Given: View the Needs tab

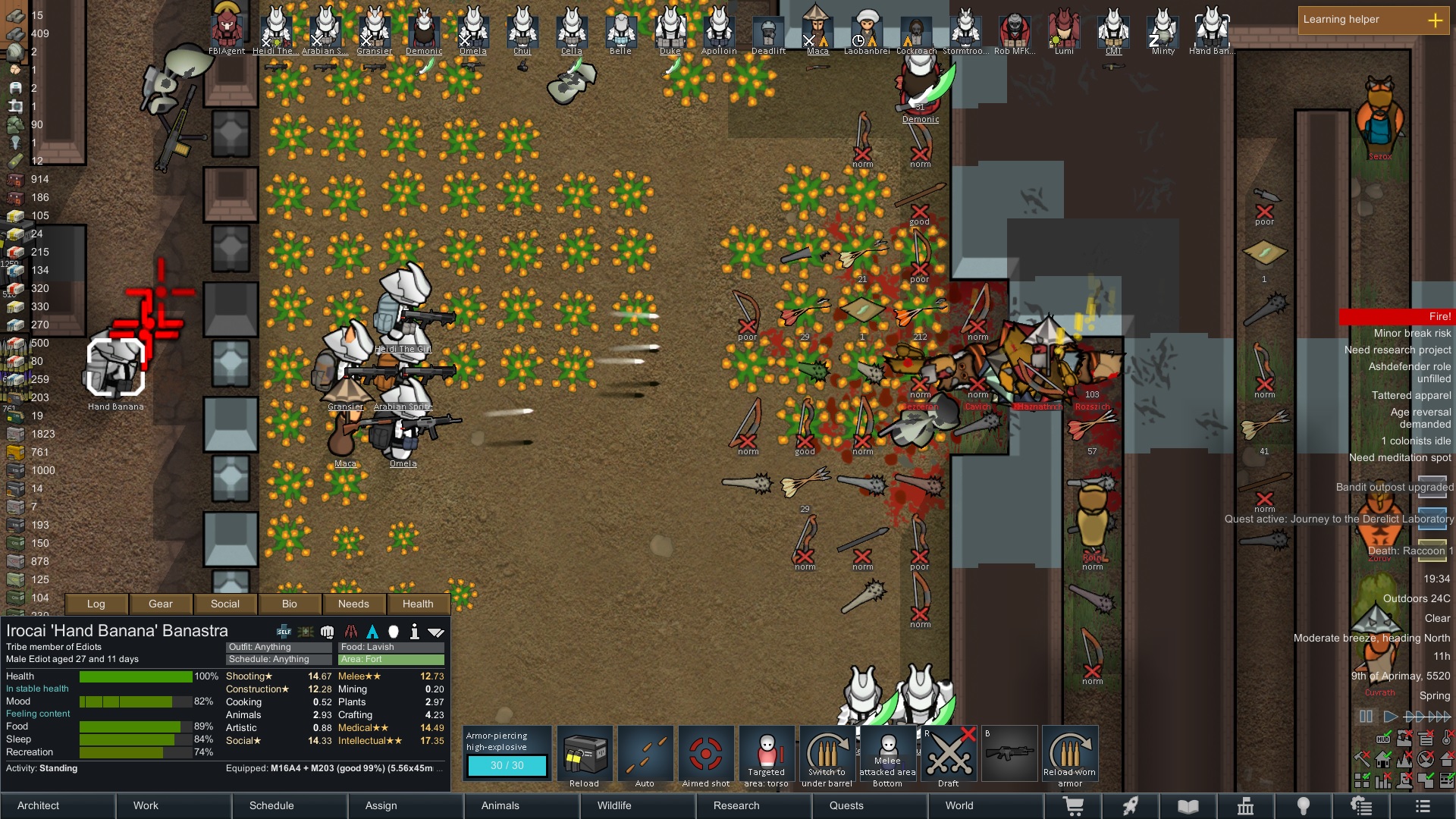Looking at the screenshot, I should (353, 604).
